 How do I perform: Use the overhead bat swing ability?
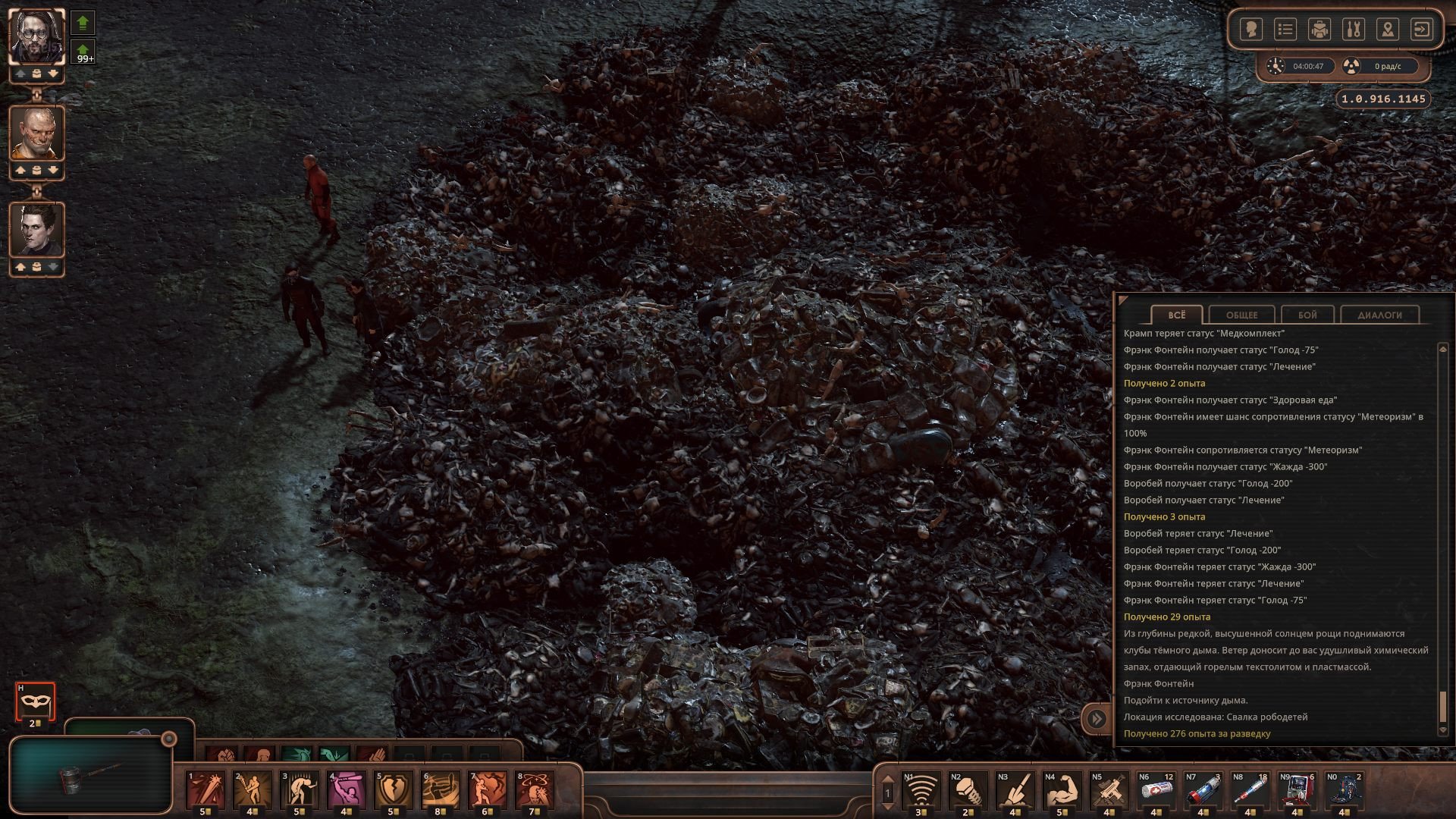pyautogui.click(x=346, y=789)
